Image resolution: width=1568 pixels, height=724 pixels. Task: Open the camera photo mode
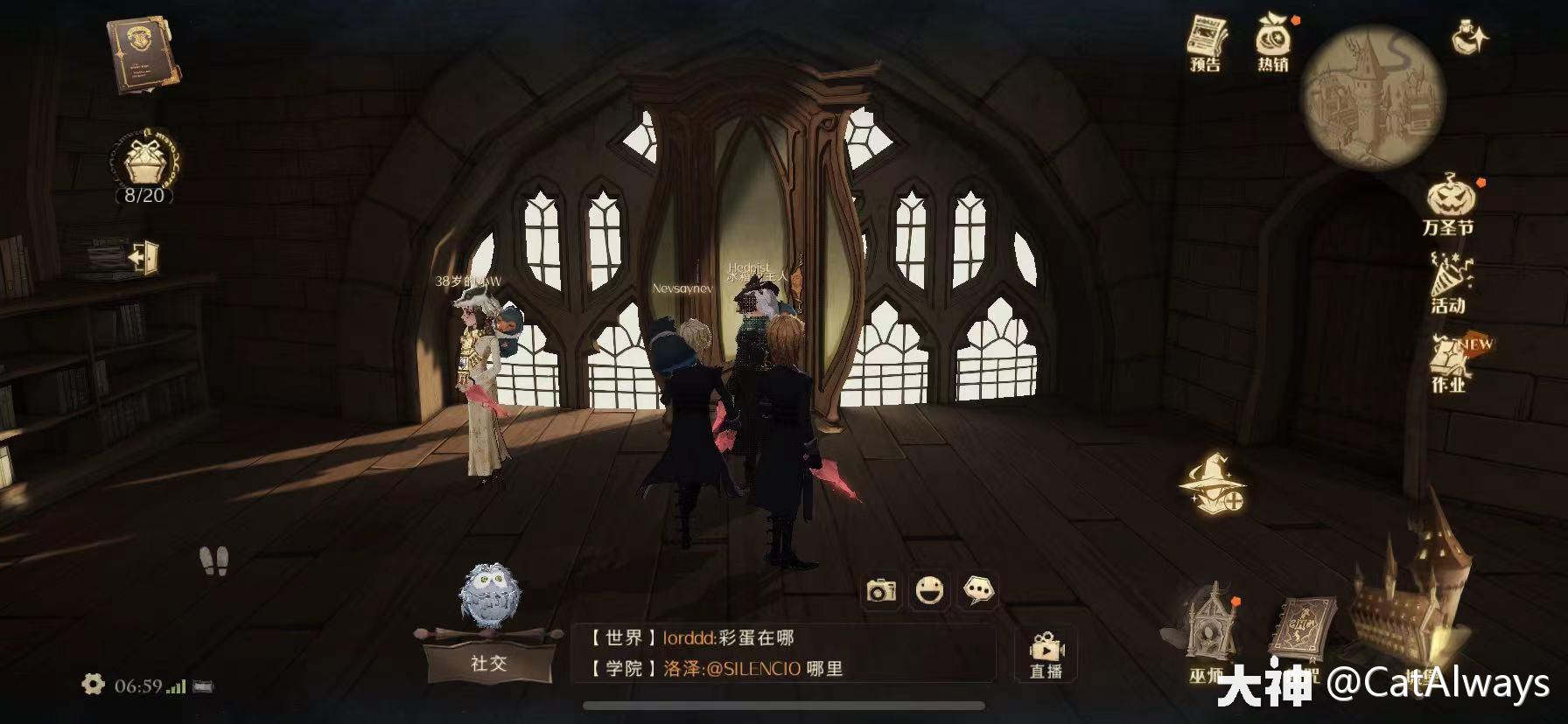pos(881,591)
